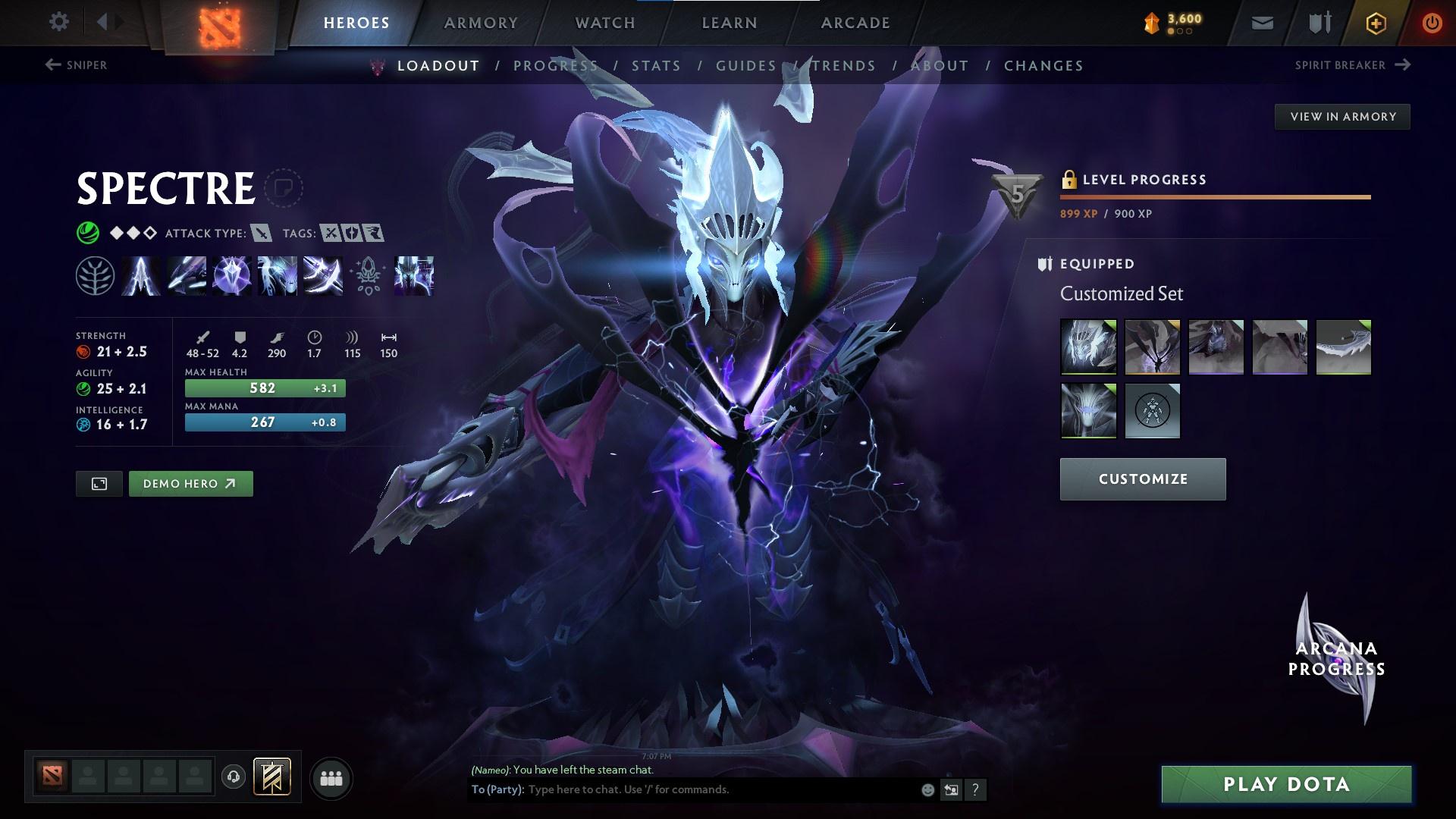Open the settings gear icon
This screenshot has height=819, width=1456.
[x=59, y=22]
